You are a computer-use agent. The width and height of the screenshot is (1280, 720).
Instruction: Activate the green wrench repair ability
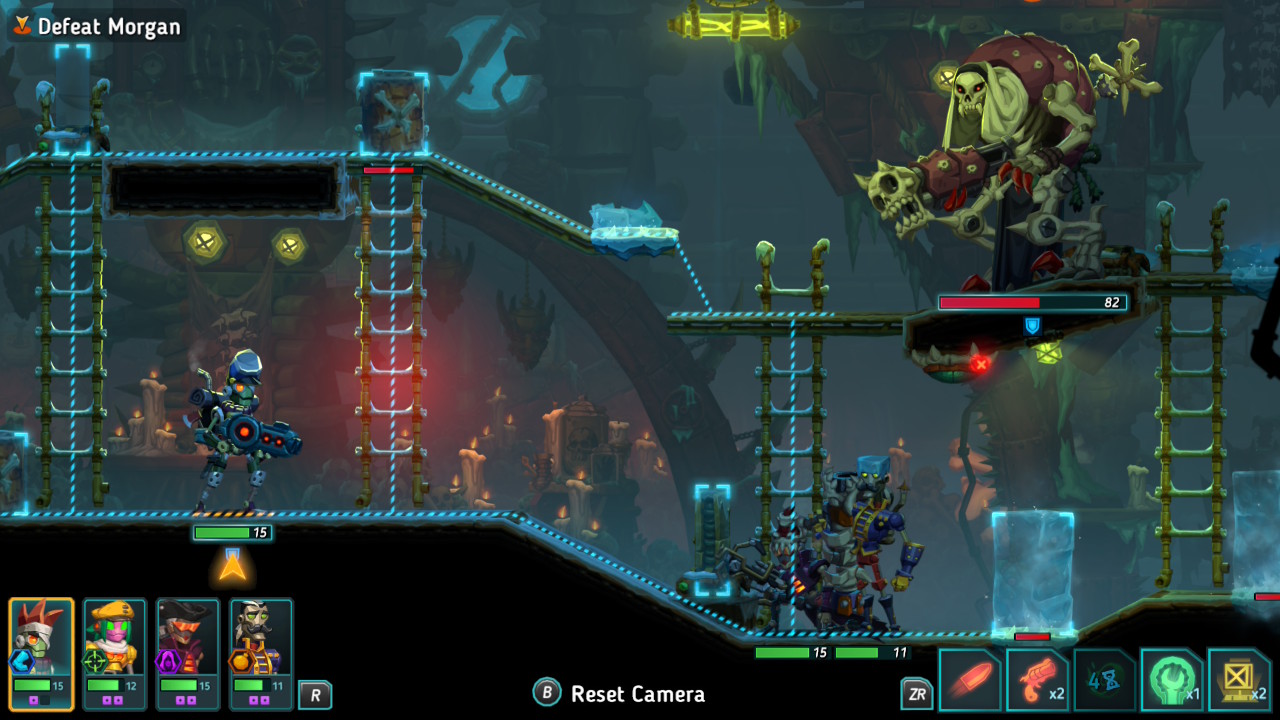(1171, 681)
